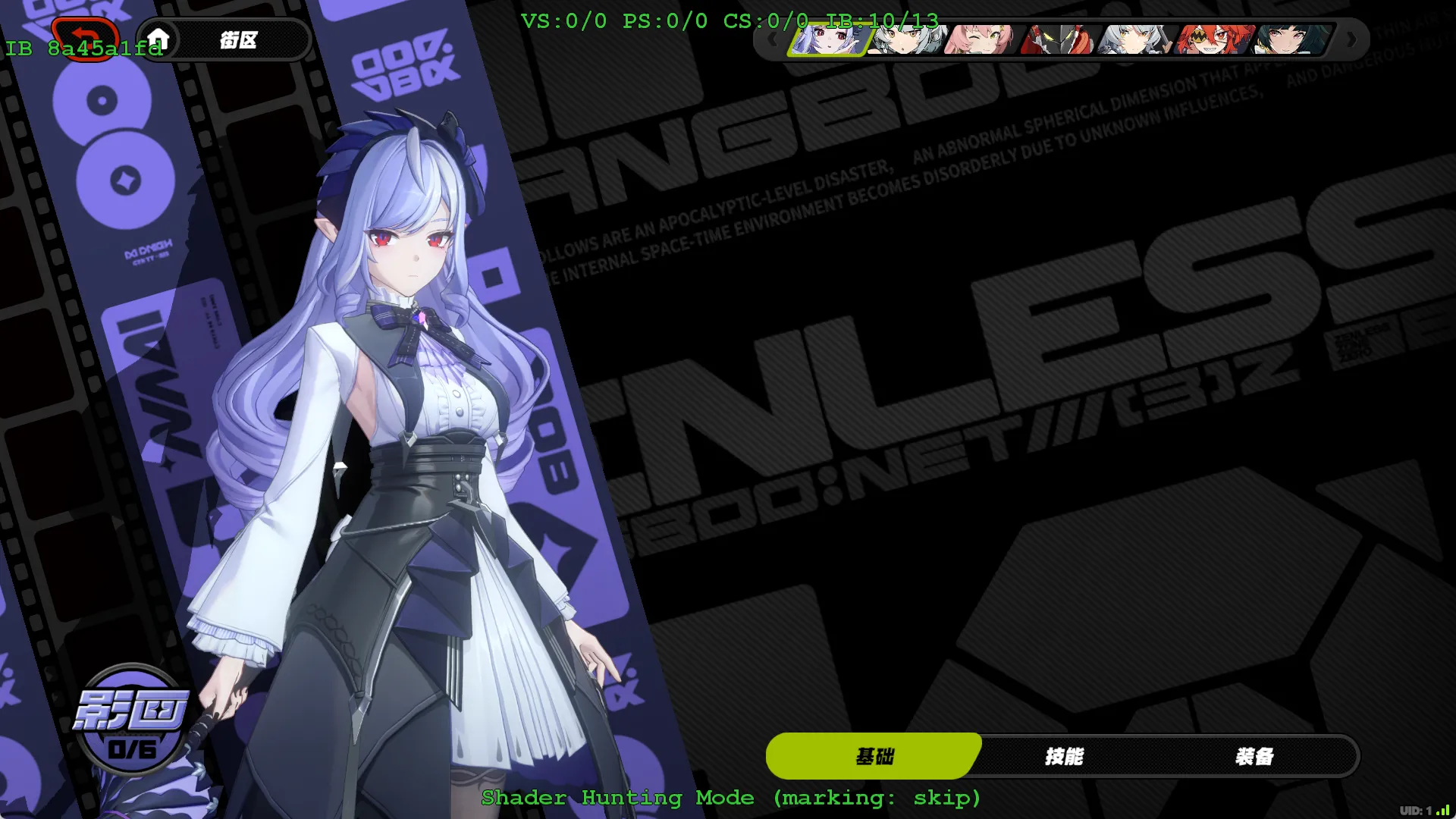This screenshot has height=819, width=1456.
Task: Select the dark-haired character portrait
Action: coord(1291,39)
